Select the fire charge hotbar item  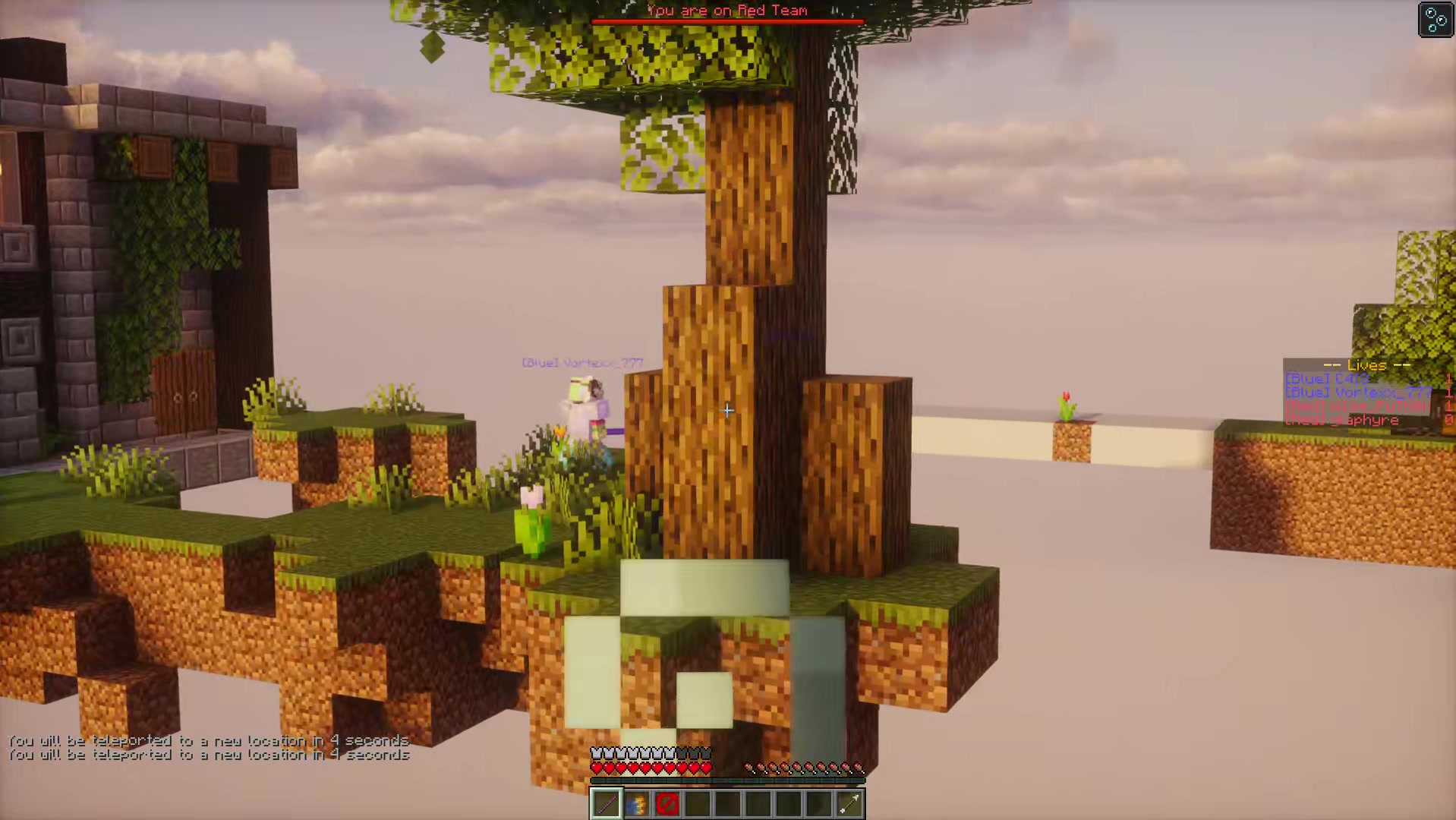(636, 803)
